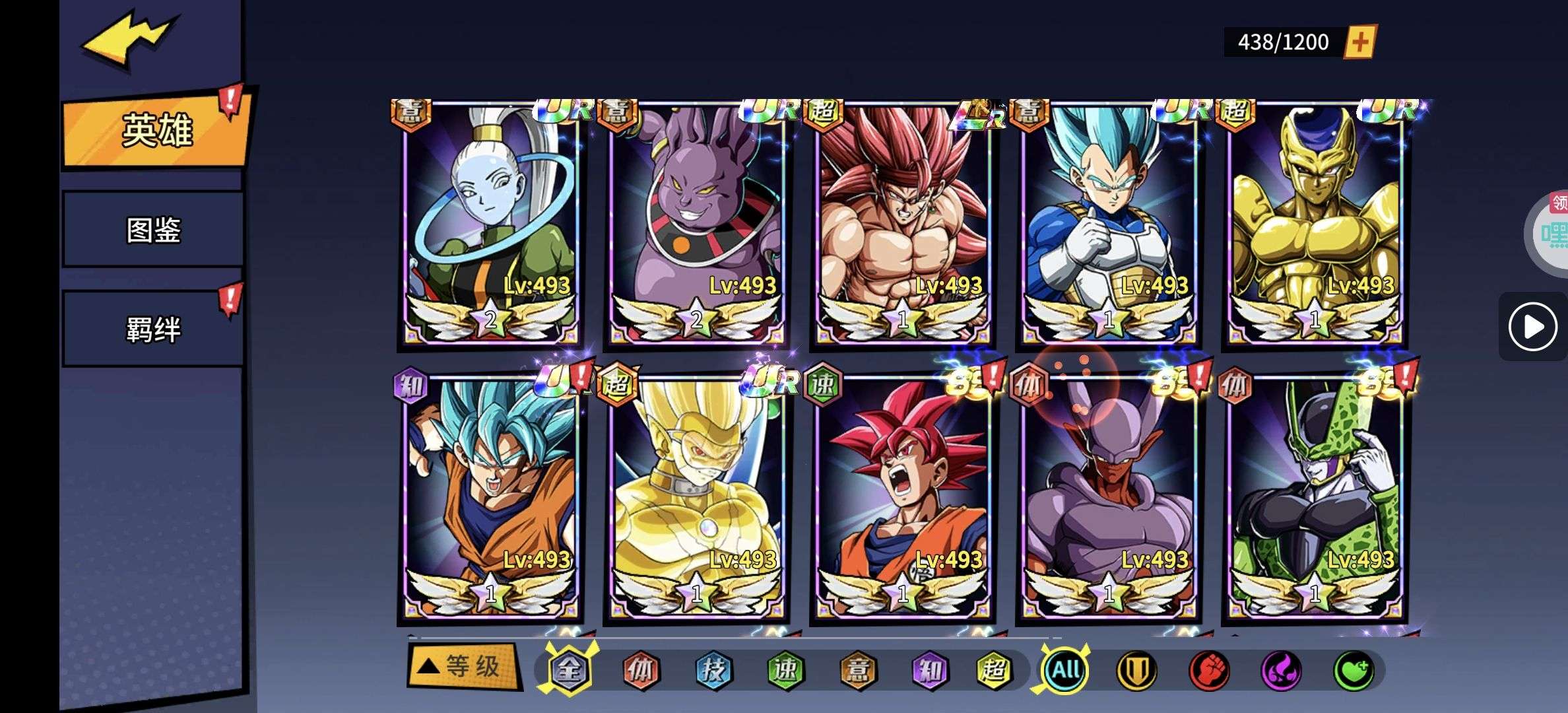Filter heroes by the red 体 type
1568x713 pixels.
tap(641, 671)
